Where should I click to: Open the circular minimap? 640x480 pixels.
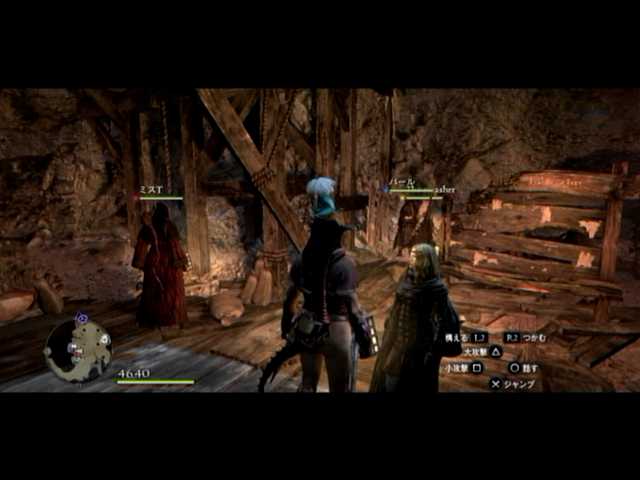tap(78, 349)
